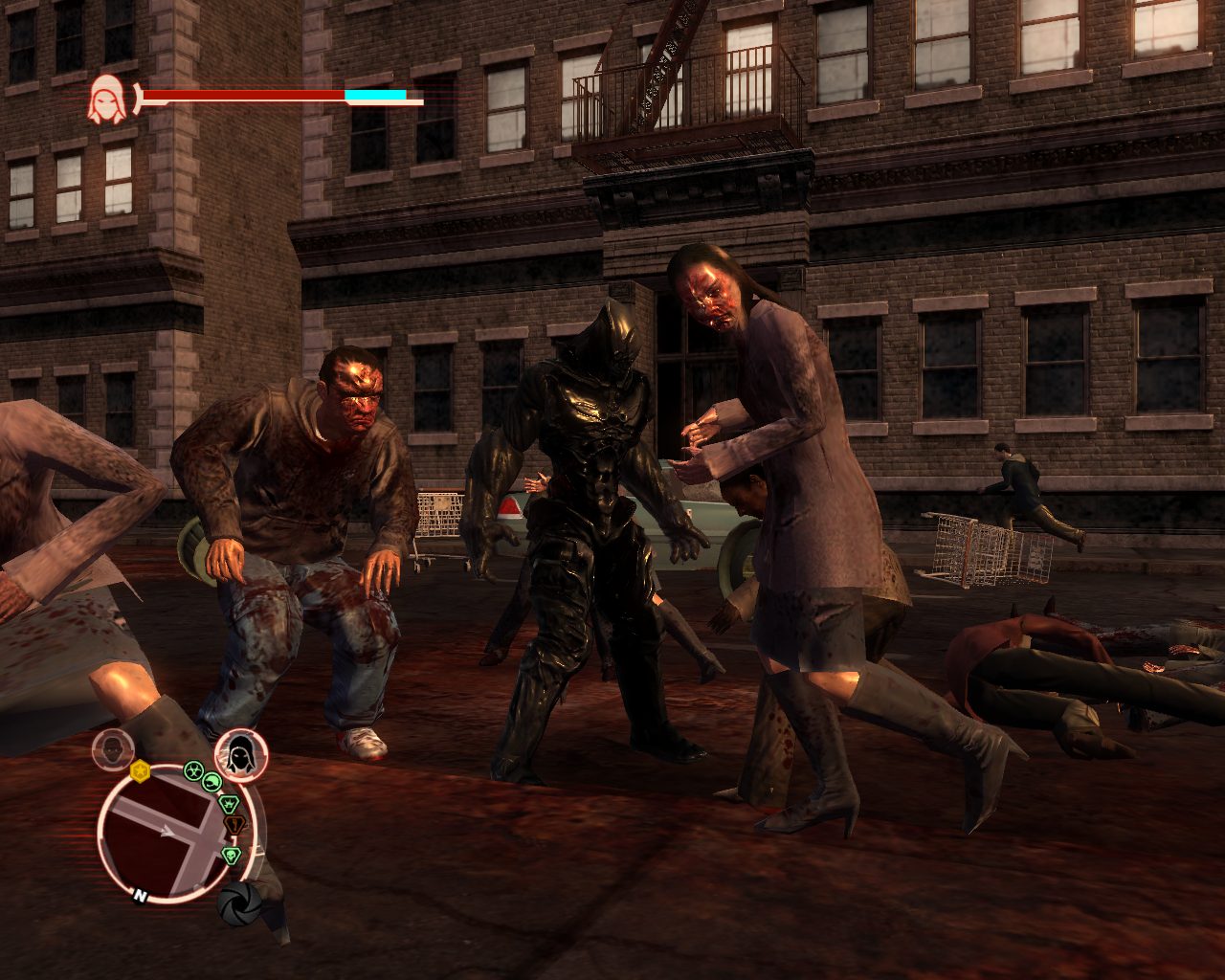
Task: Select the green crown-shaped map marker
Action: pyautogui.click(x=228, y=802)
